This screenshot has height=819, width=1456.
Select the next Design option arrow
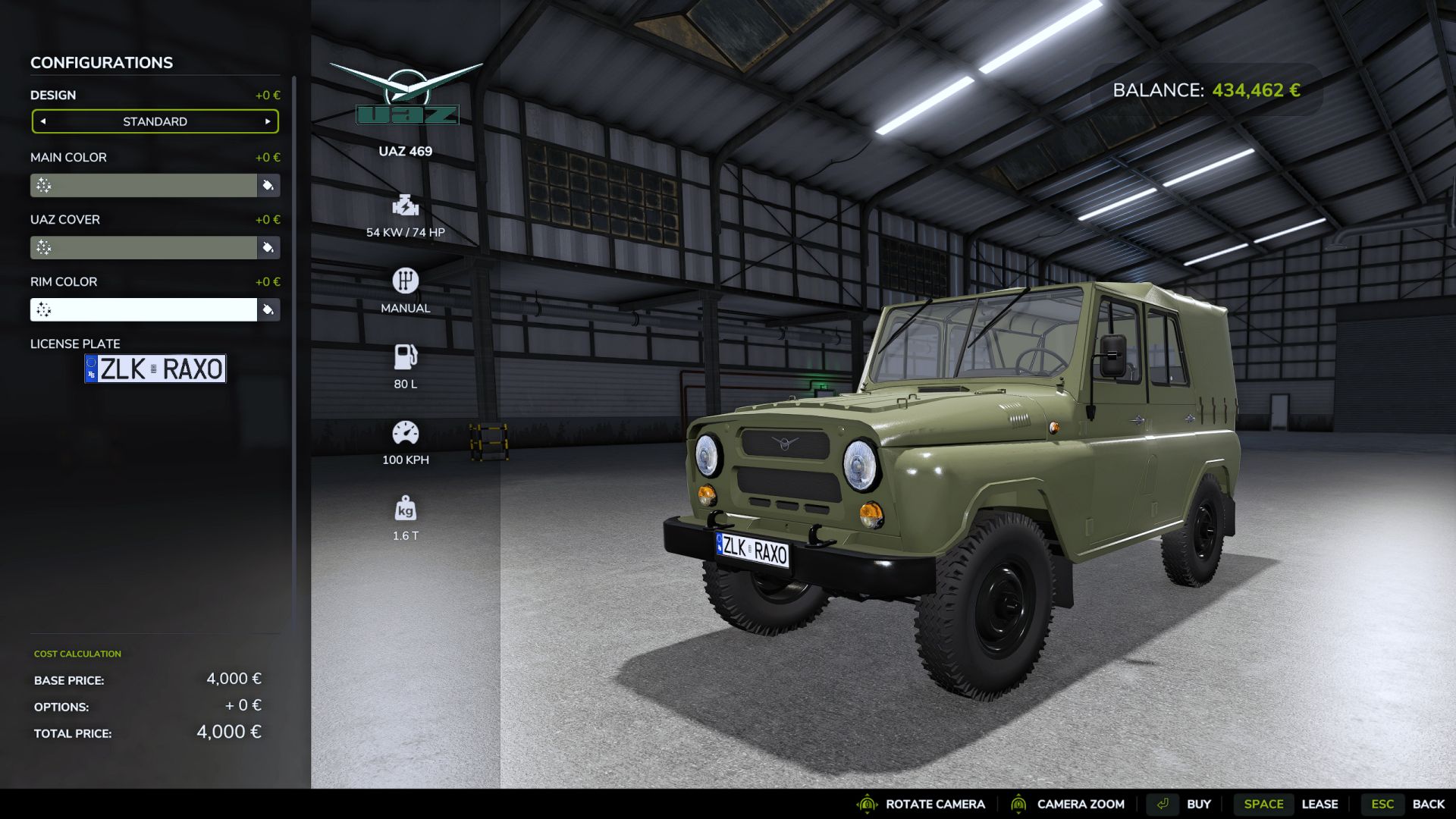pos(267,121)
